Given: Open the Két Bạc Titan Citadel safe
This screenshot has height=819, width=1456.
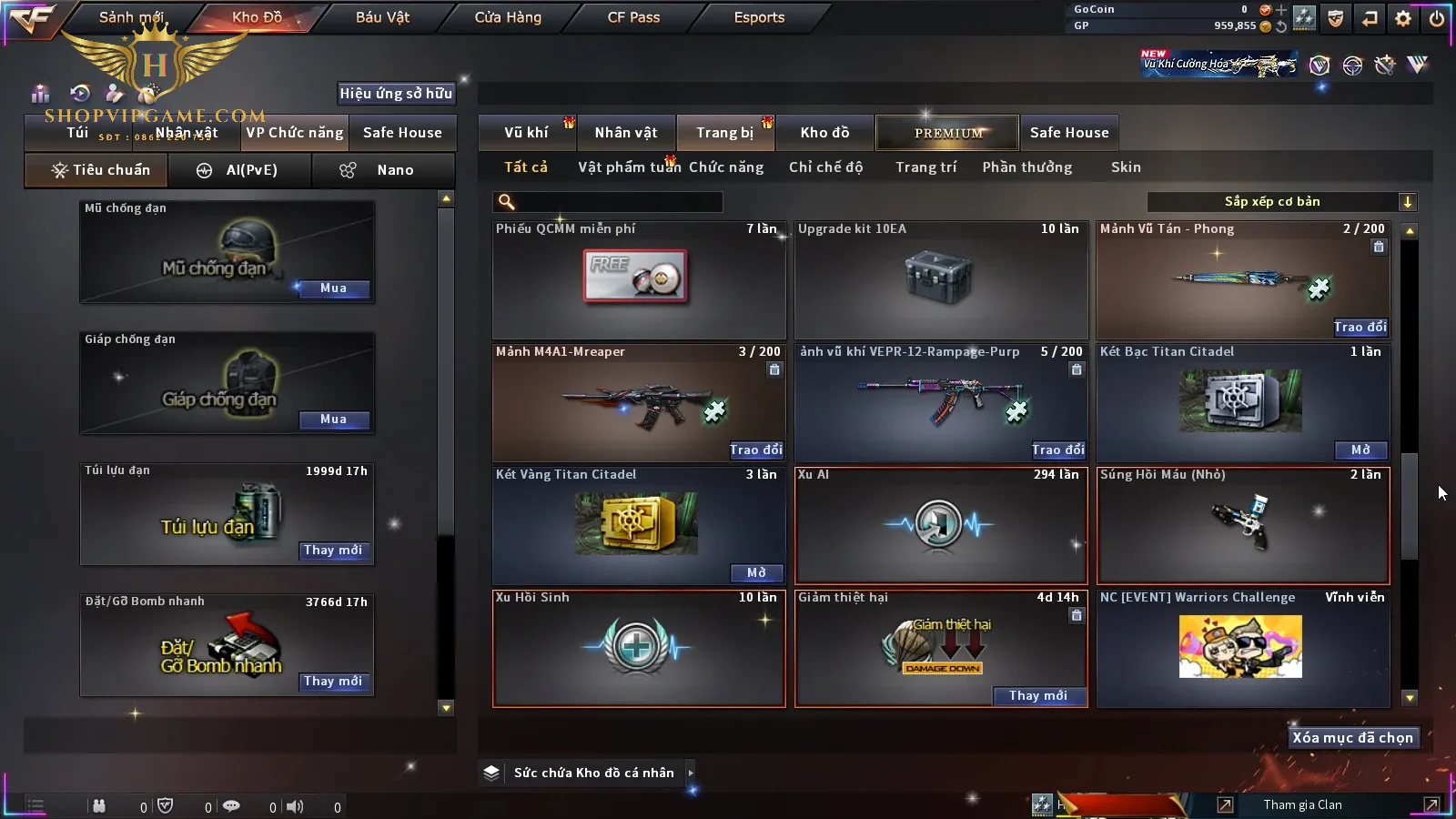Looking at the screenshot, I should point(1360,450).
